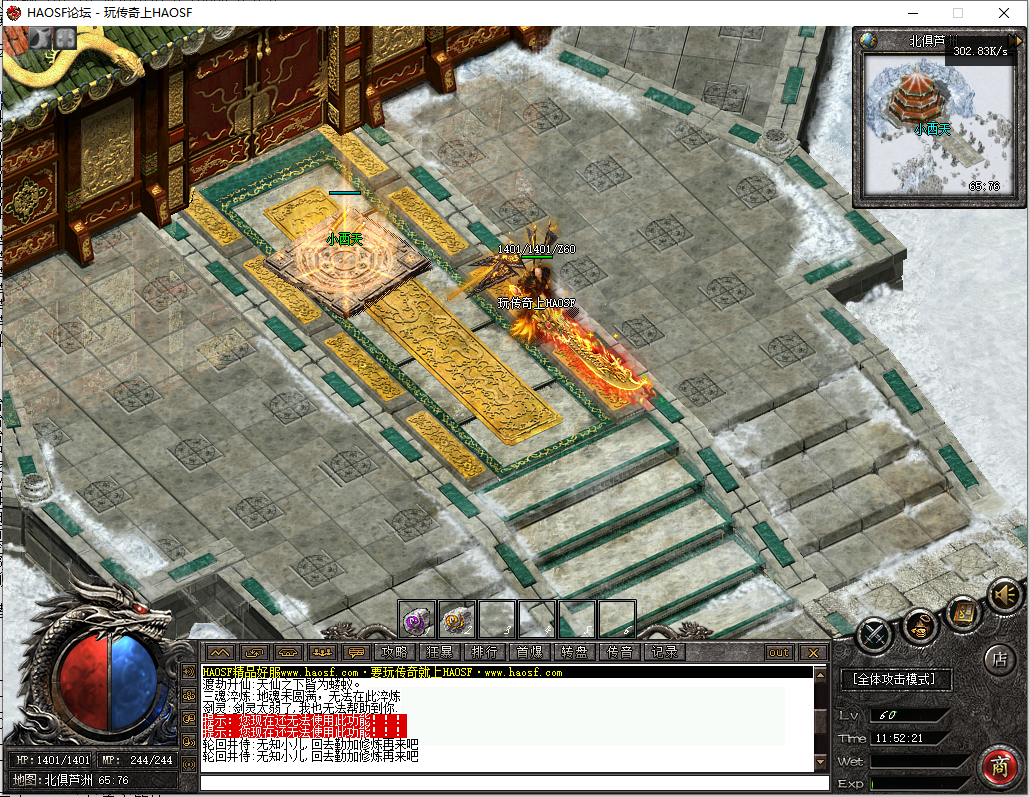This screenshot has width=1030, height=797.
Task: Maximize the game window
Action: (957, 13)
